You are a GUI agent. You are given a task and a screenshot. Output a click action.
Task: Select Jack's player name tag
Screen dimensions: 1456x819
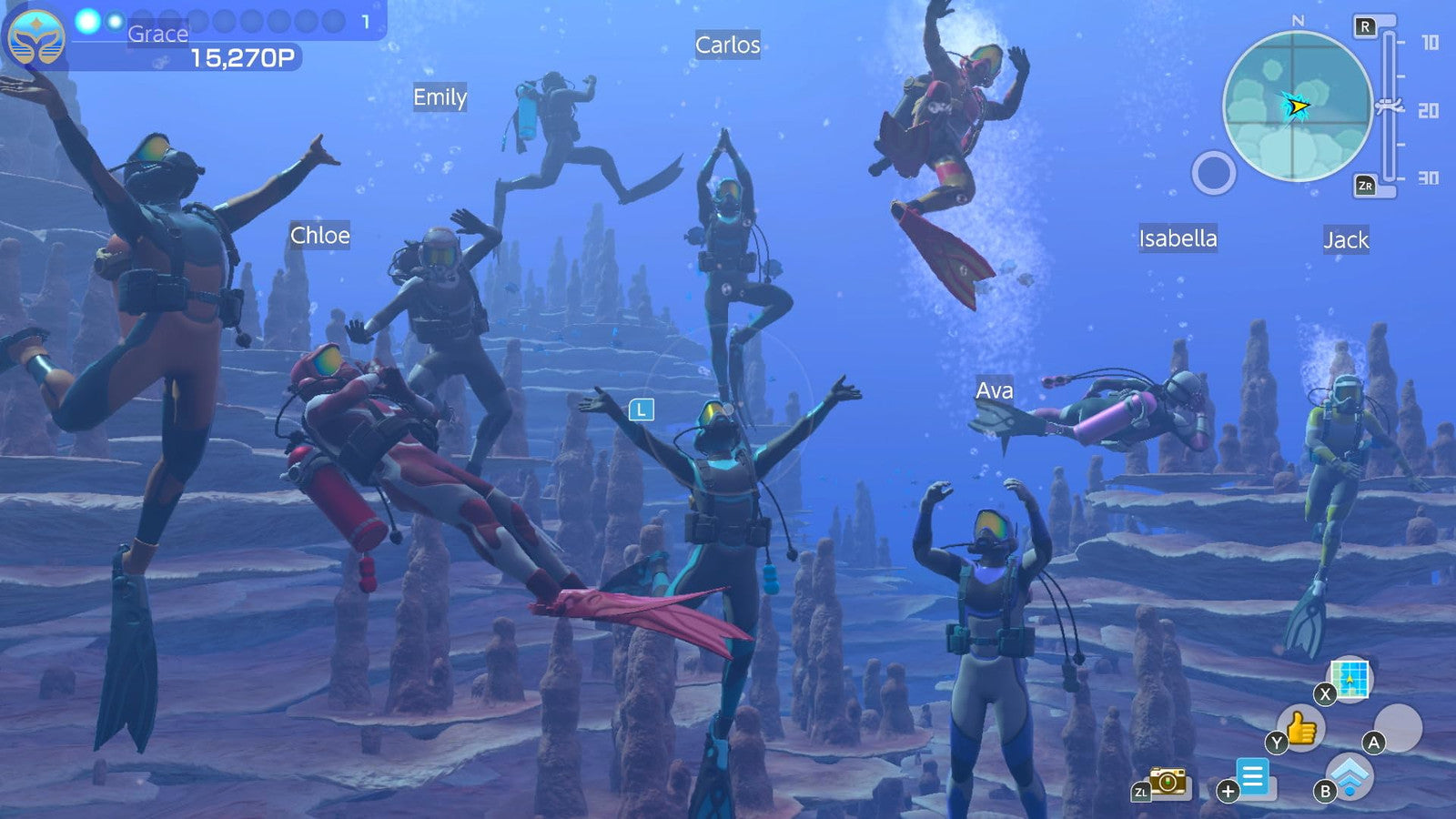coord(1345,240)
